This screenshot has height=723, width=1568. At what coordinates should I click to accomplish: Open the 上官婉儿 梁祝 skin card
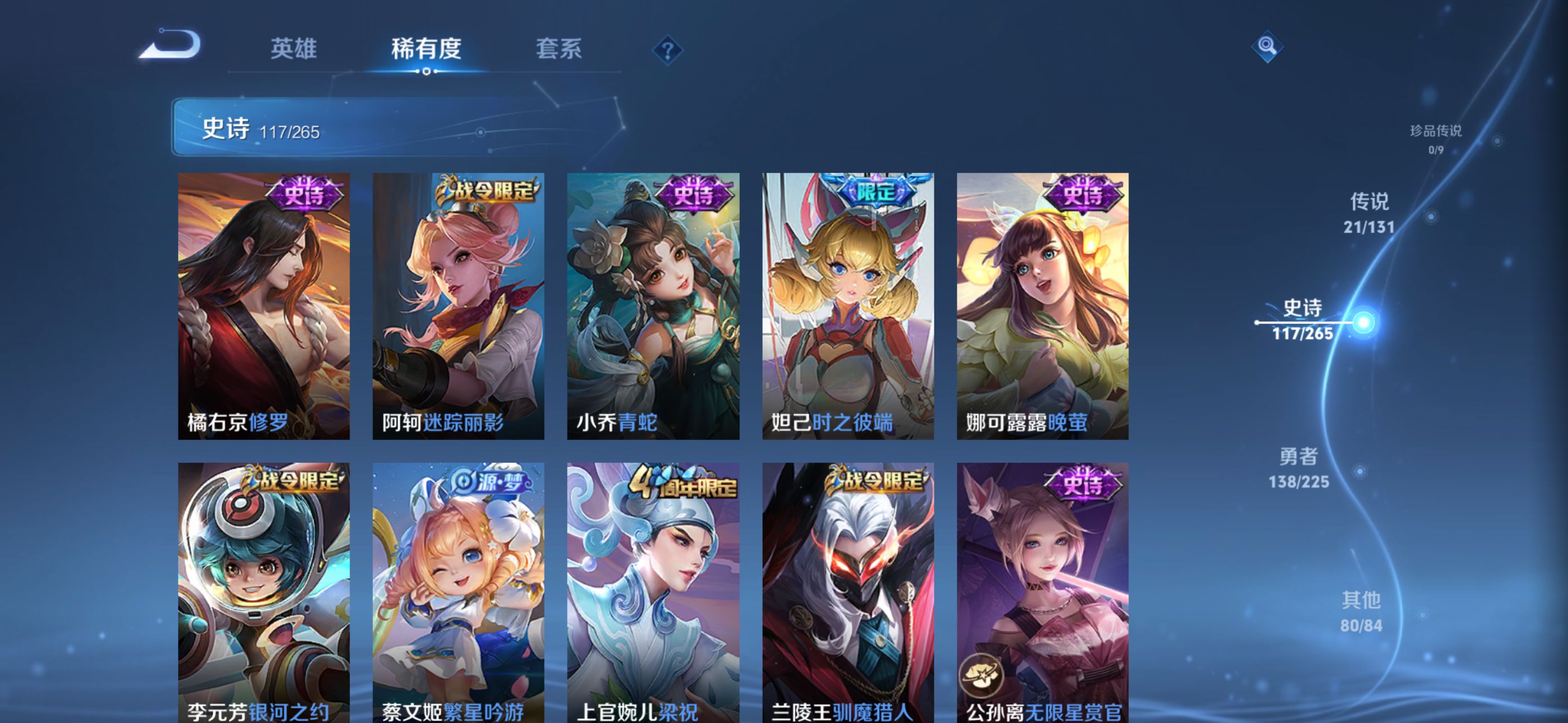click(x=653, y=592)
